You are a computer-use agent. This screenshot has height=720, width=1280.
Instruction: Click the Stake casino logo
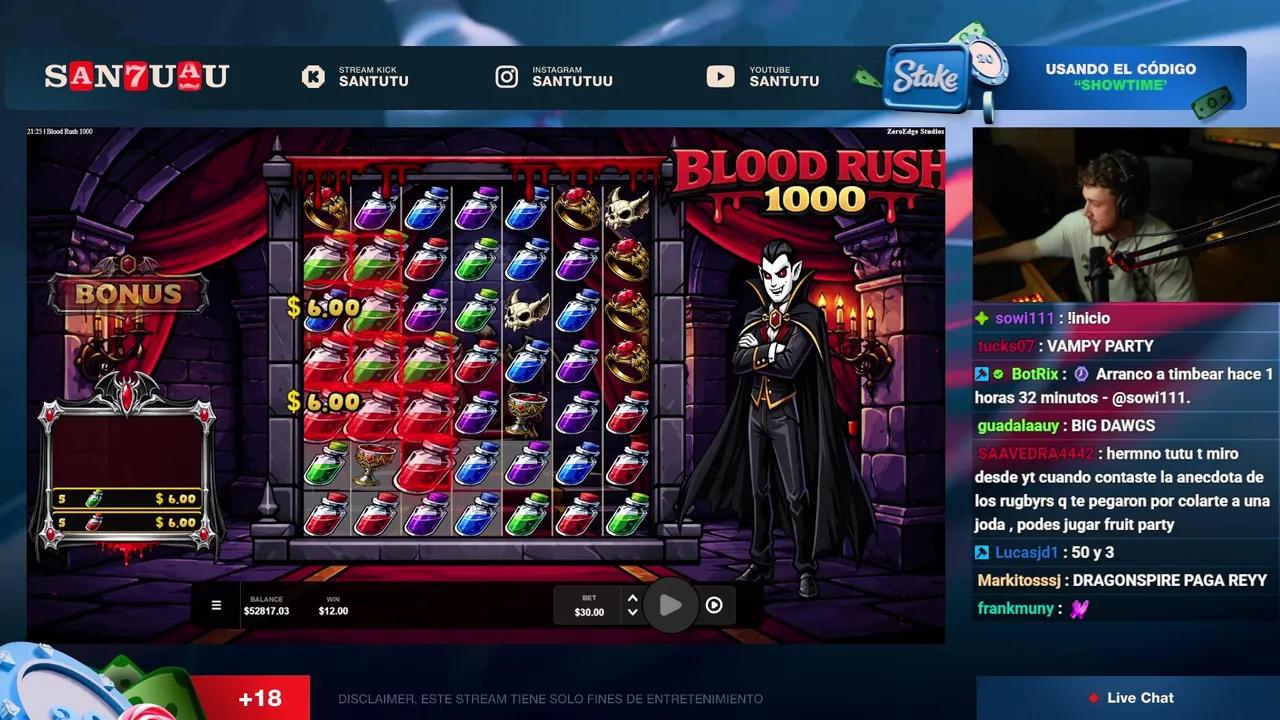click(x=924, y=80)
